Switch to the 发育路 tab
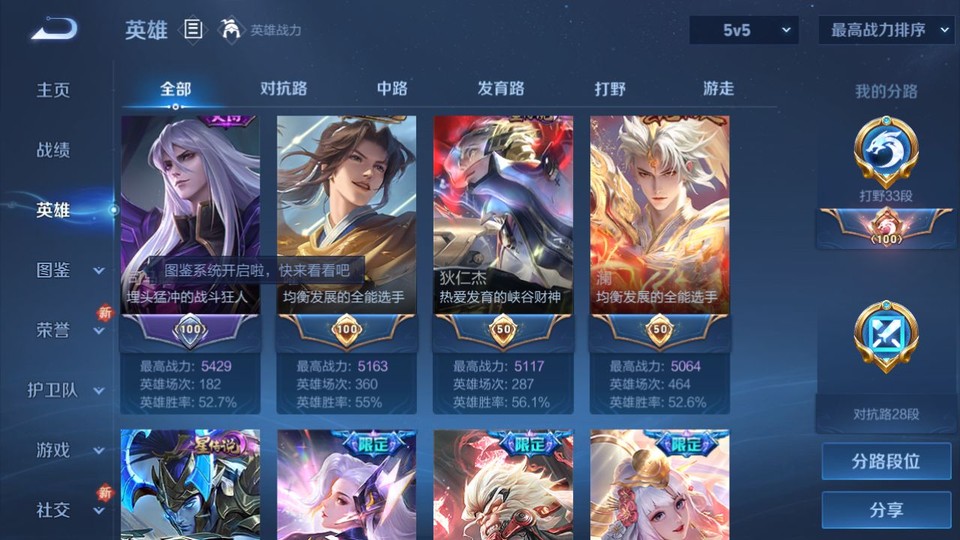This screenshot has height=540, width=960. (501, 88)
